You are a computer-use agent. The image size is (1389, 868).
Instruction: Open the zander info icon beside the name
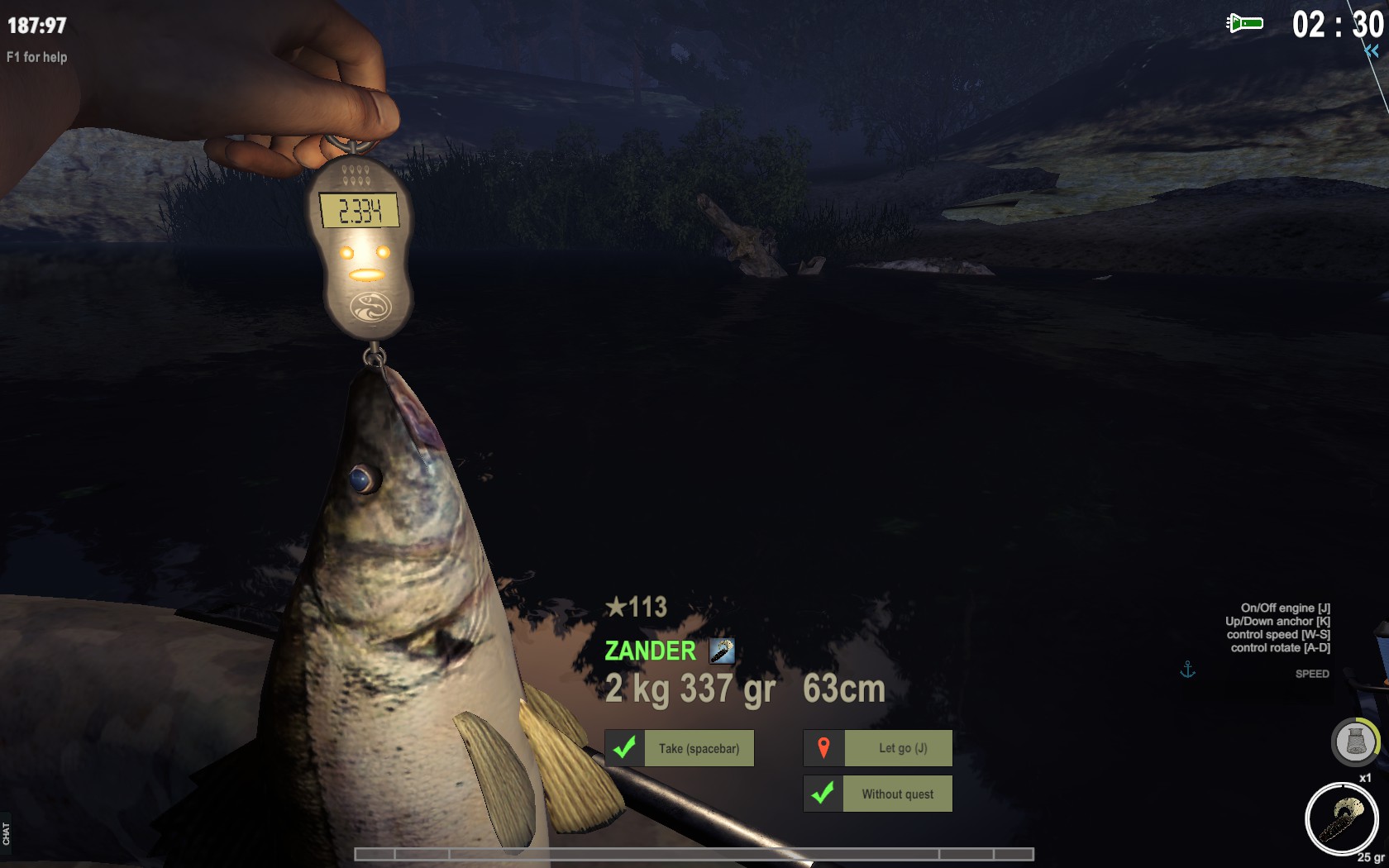(x=722, y=651)
